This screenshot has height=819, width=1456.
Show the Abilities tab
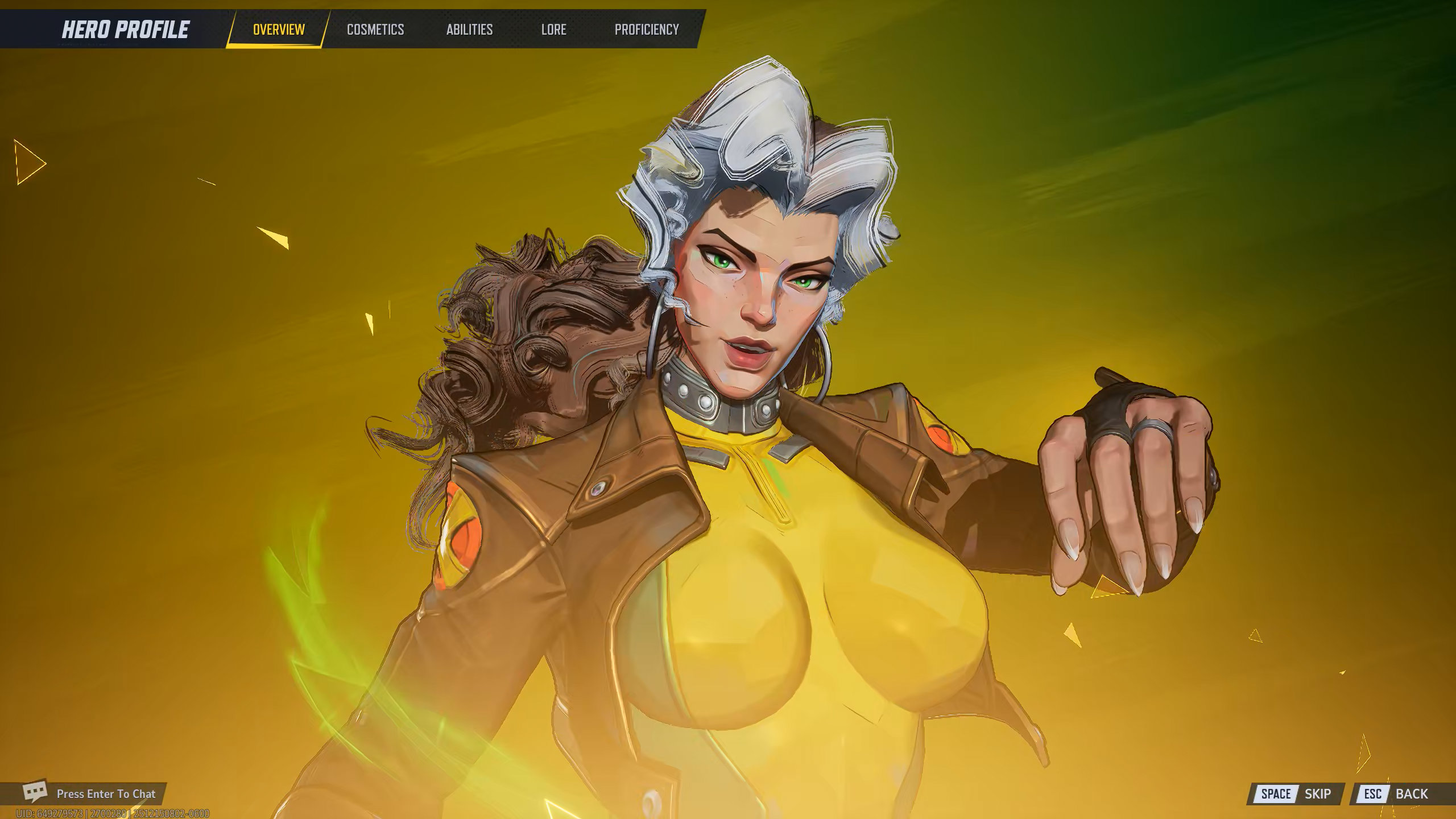pos(469,30)
